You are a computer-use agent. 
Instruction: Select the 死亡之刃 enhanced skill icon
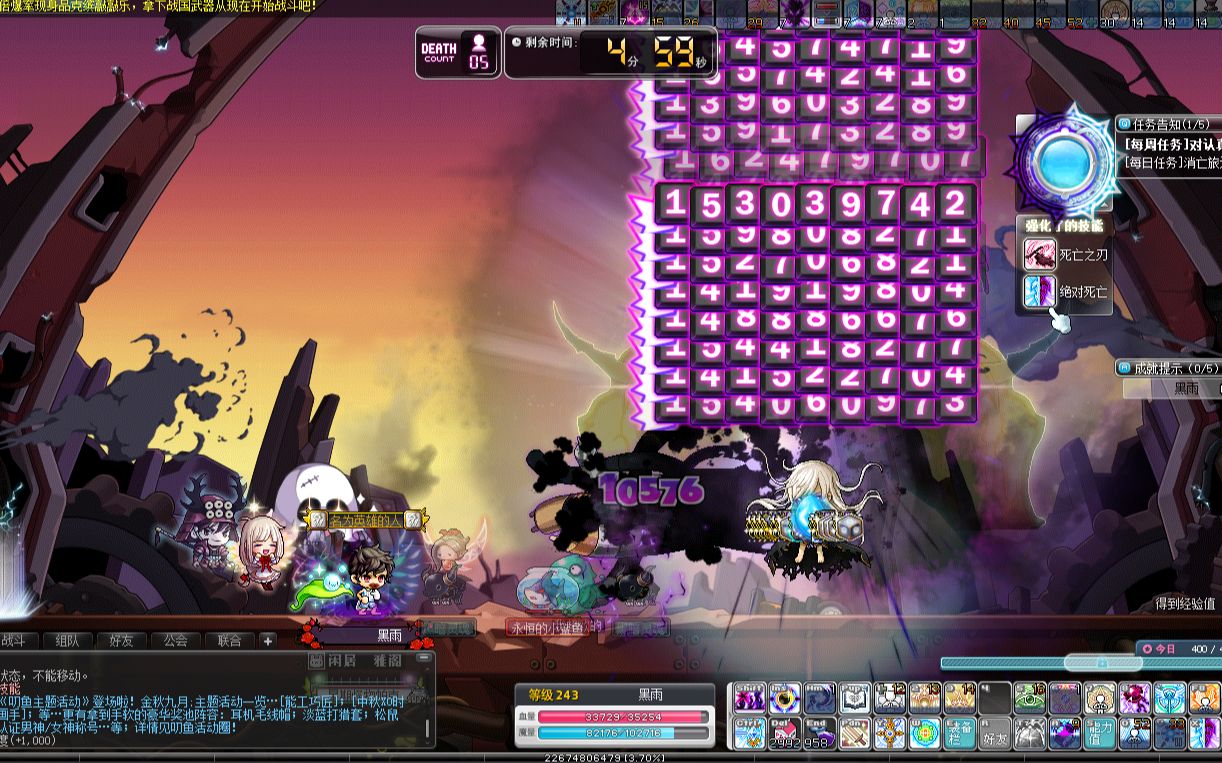pos(1040,254)
